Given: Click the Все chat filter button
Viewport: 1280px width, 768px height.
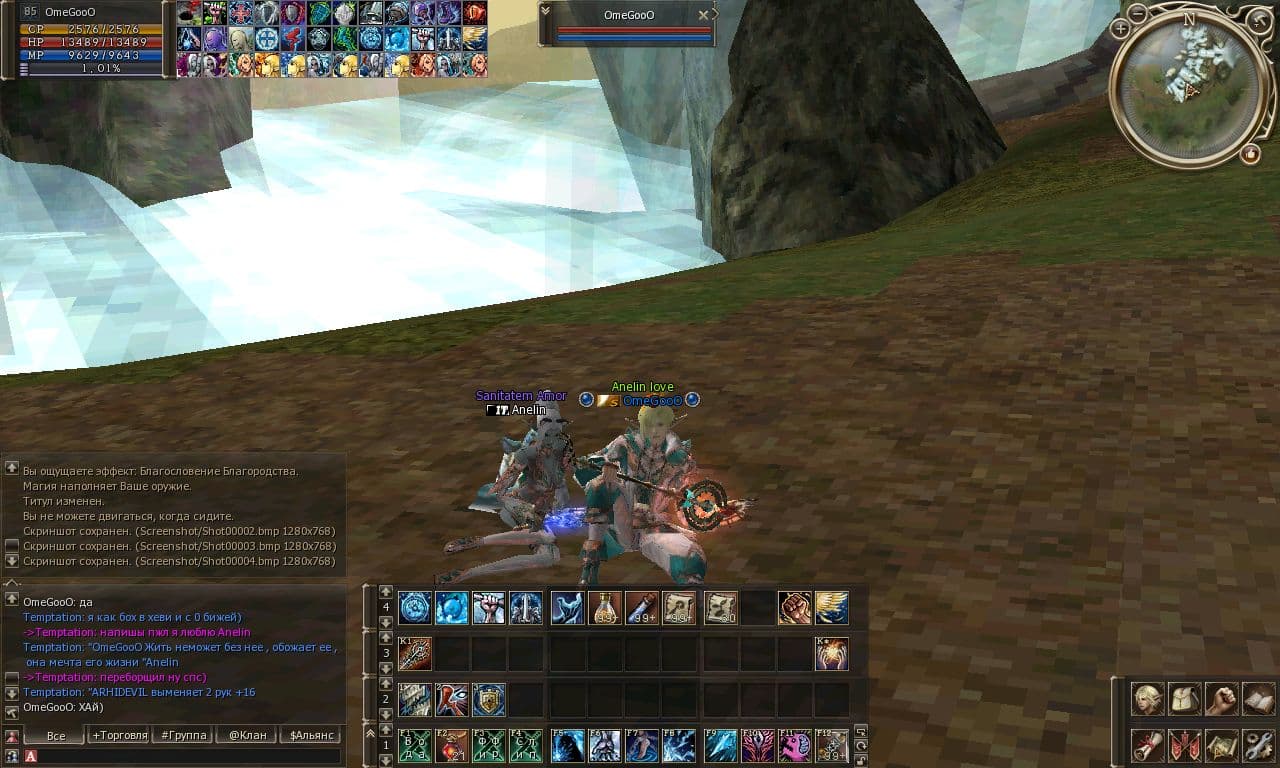Looking at the screenshot, I should tap(56, 735).
